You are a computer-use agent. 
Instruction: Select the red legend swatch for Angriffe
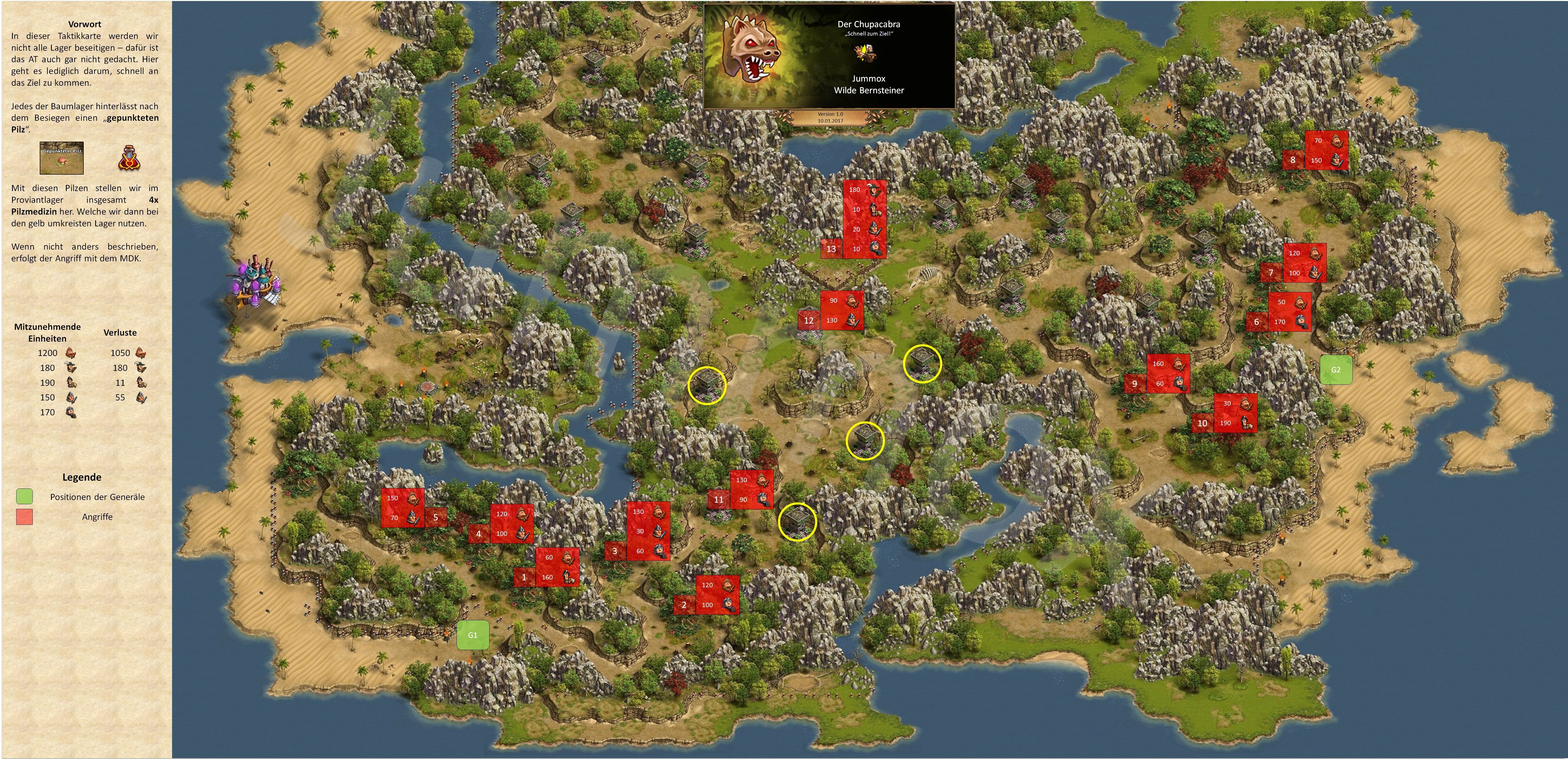point(24,517)
